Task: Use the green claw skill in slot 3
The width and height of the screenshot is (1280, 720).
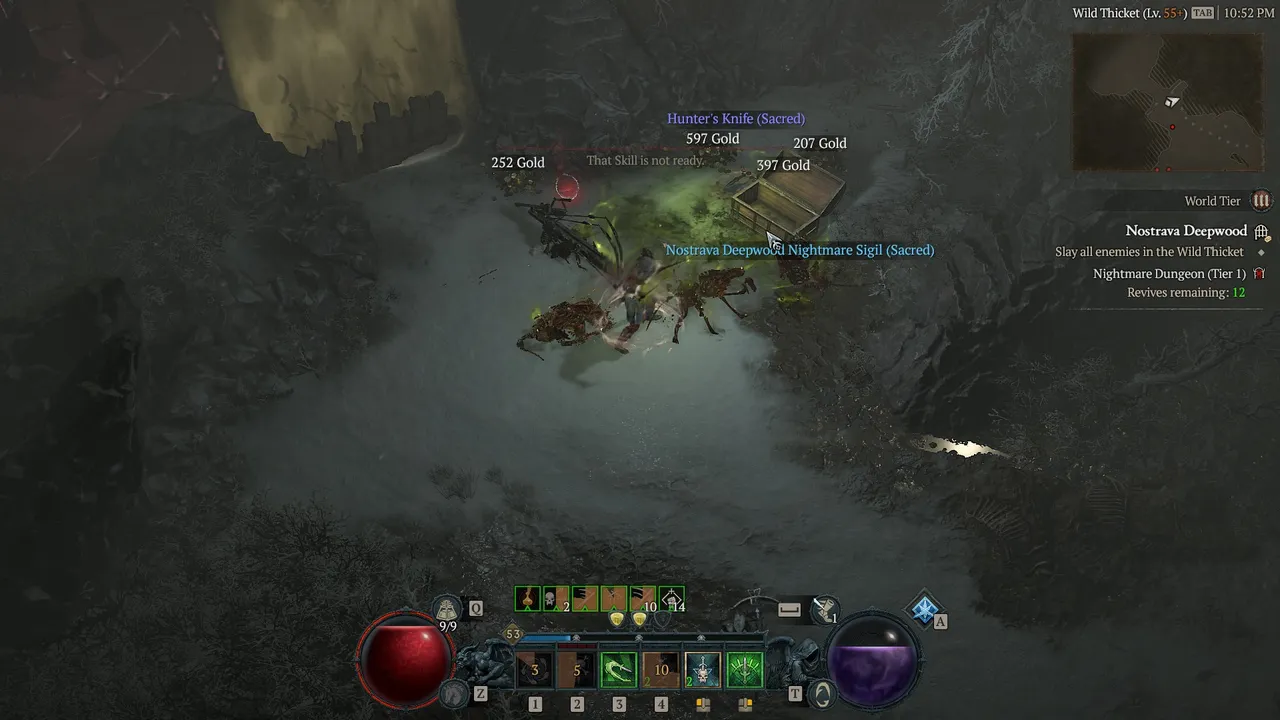Action: (x=619, y=670)
